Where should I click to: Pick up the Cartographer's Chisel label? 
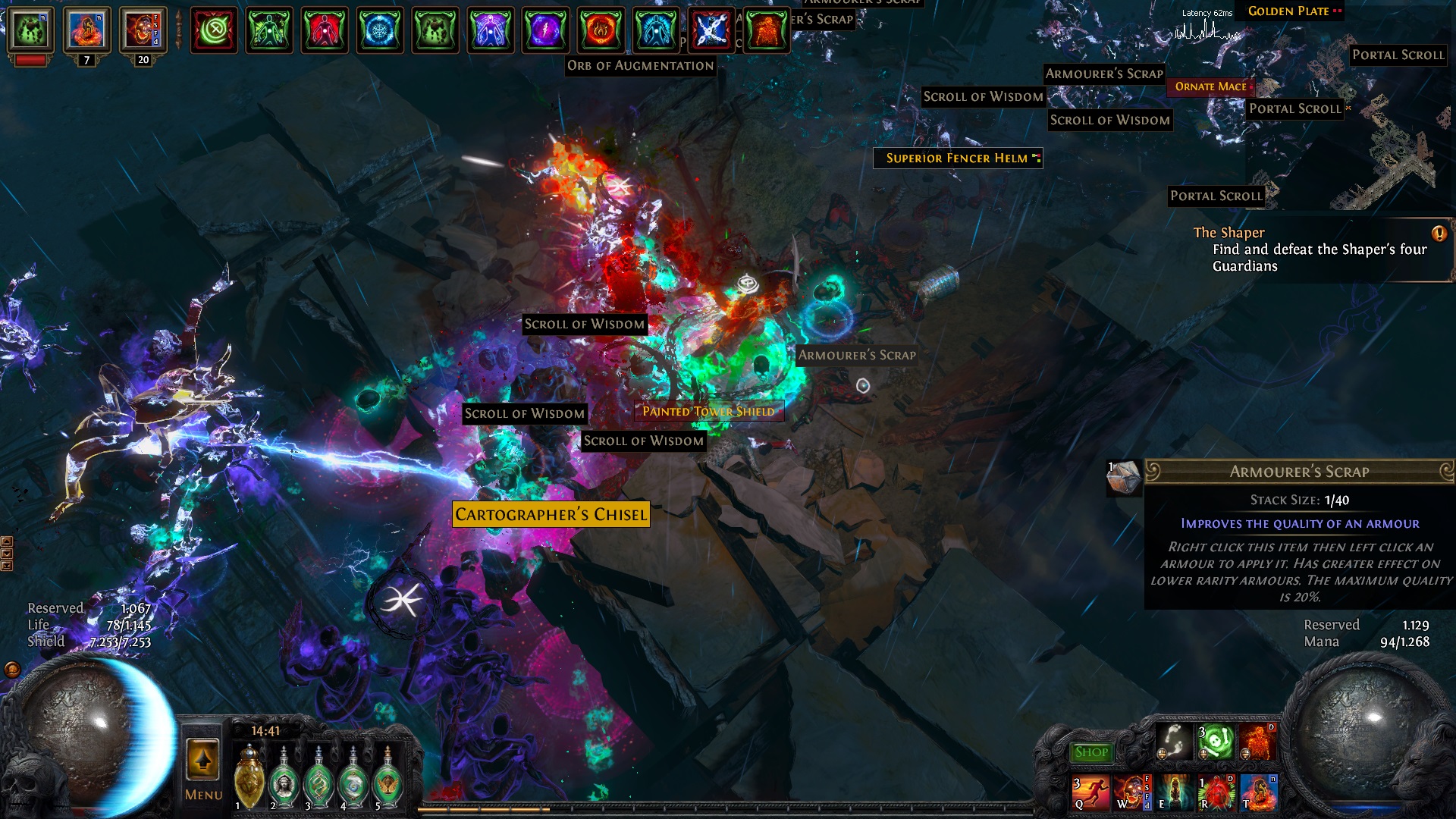(551, 514)
